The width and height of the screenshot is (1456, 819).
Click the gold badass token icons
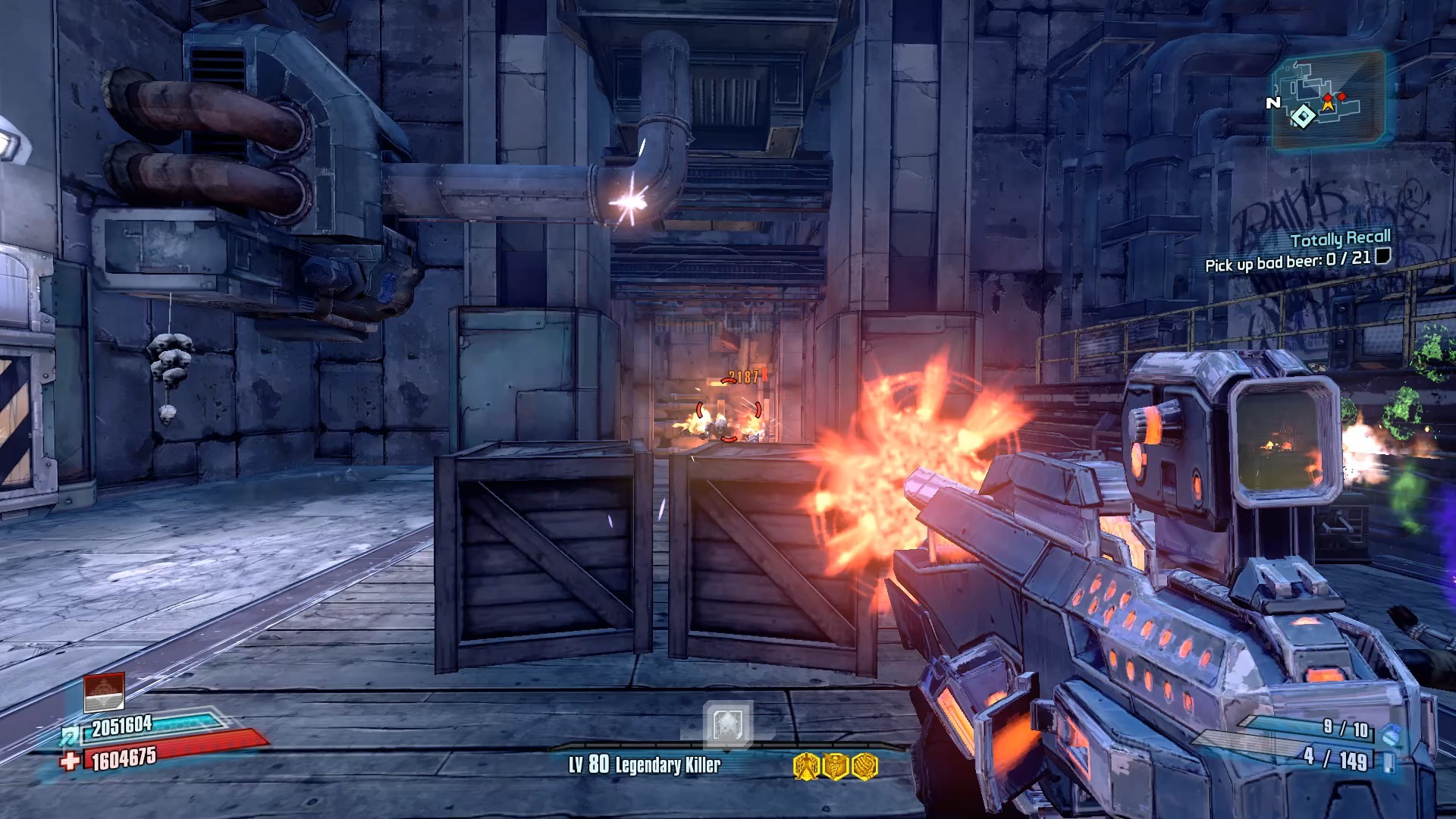tap(835, 766)
